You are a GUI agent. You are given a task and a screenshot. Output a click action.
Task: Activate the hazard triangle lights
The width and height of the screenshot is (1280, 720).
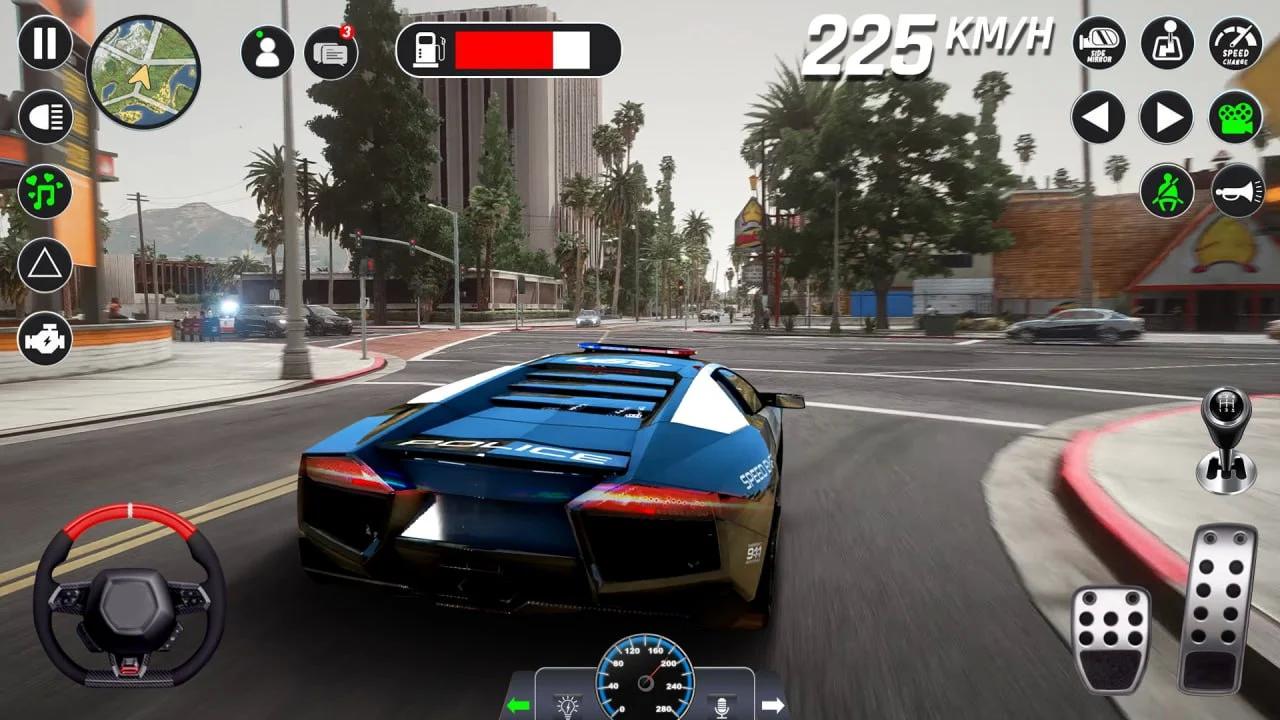(45, 265)
